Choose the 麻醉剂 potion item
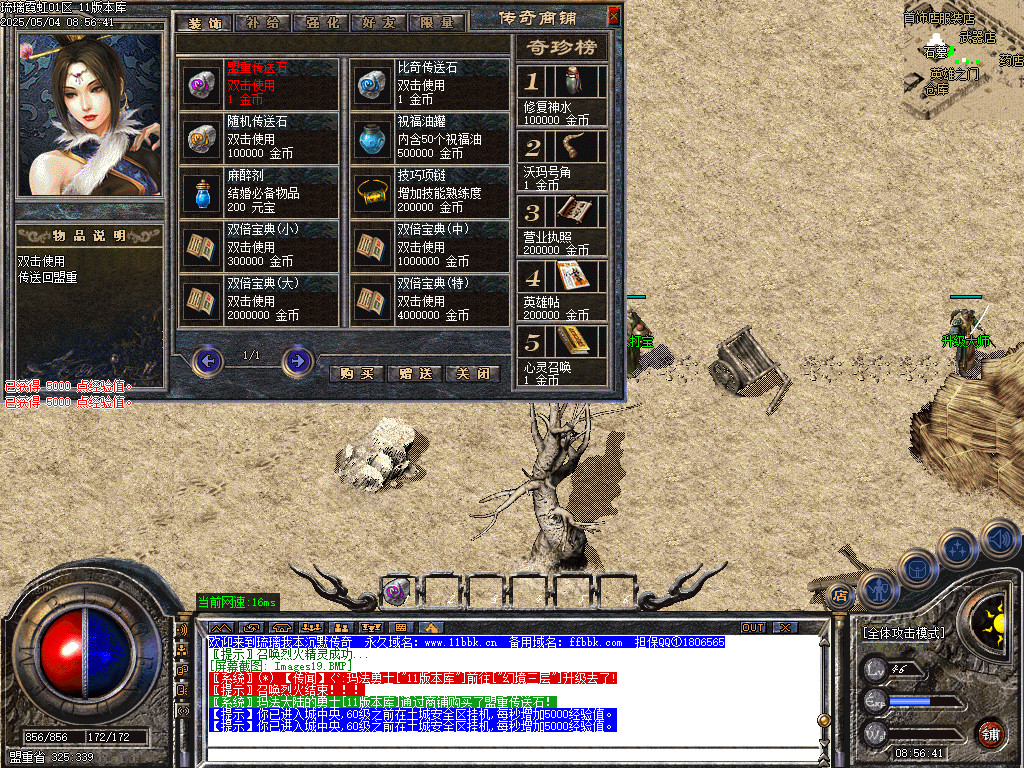Viewport: 1024px width, 768px height. tap(259, 192)
